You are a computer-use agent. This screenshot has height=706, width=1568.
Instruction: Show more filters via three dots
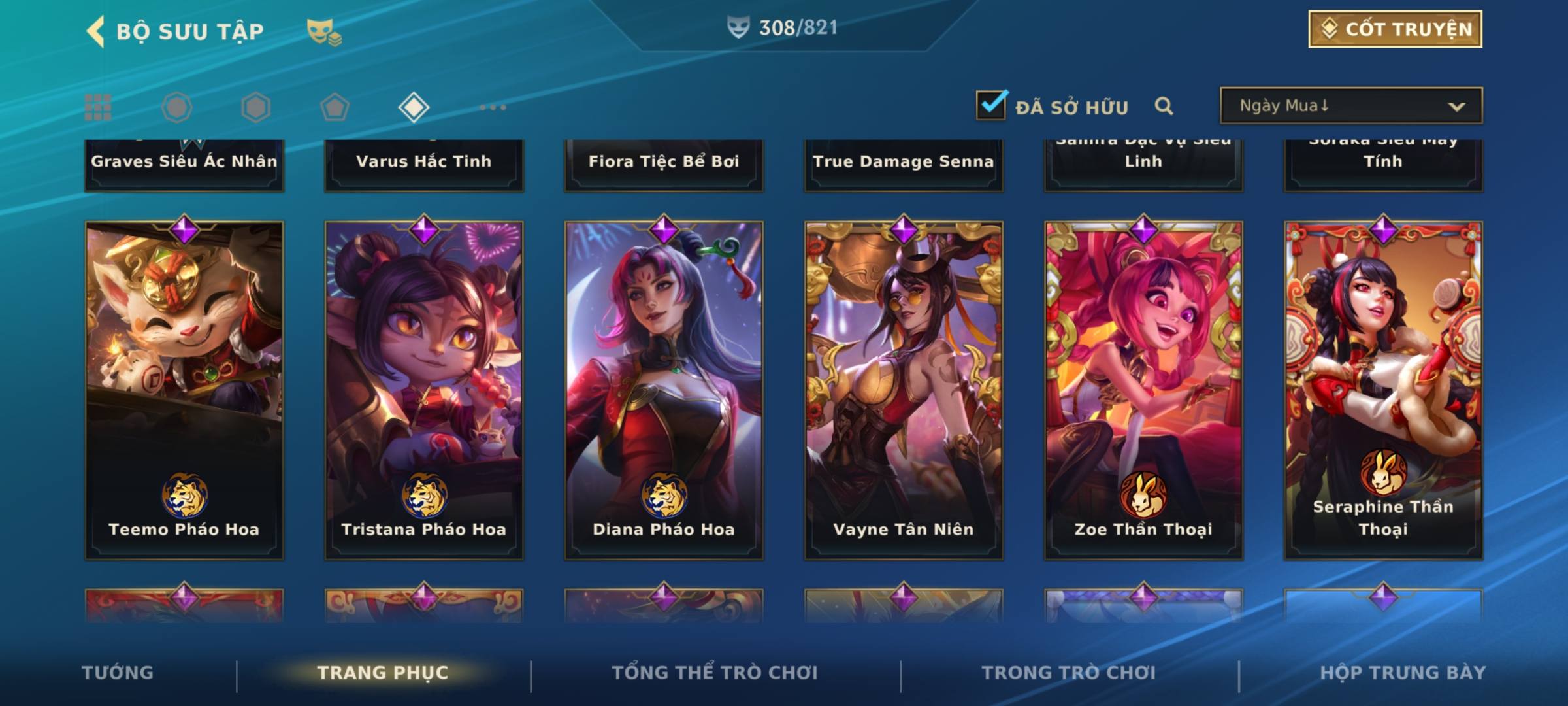tap(493, 107)
